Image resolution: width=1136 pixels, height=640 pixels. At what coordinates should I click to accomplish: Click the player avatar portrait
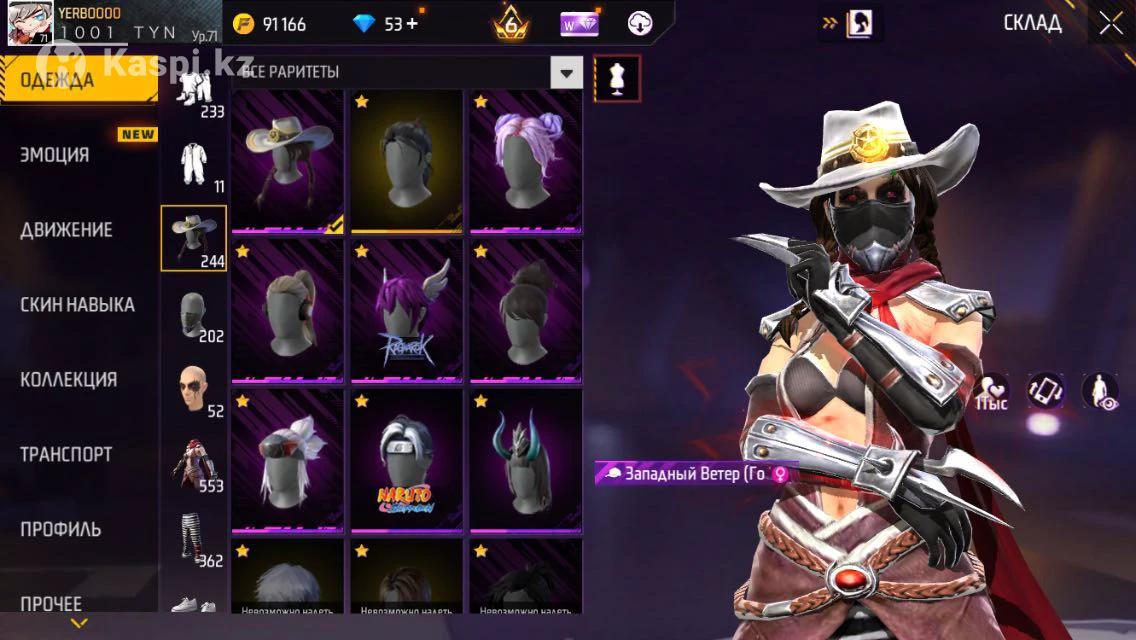pyautogui.click(x=30, y=24)
